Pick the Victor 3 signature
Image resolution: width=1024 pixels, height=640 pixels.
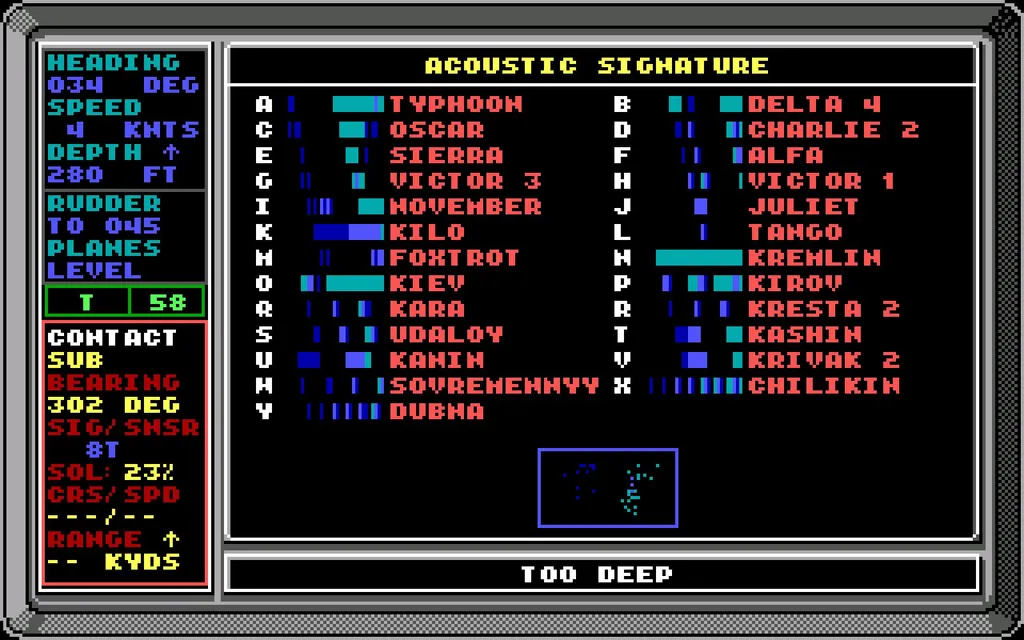coord(465,181)
